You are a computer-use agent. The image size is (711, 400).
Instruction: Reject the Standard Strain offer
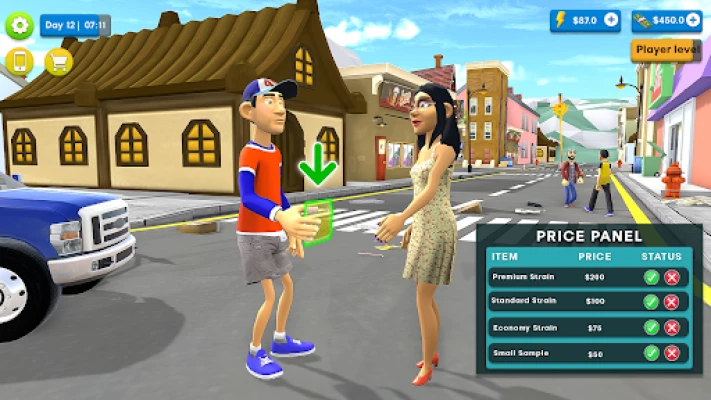pos(671,301)
